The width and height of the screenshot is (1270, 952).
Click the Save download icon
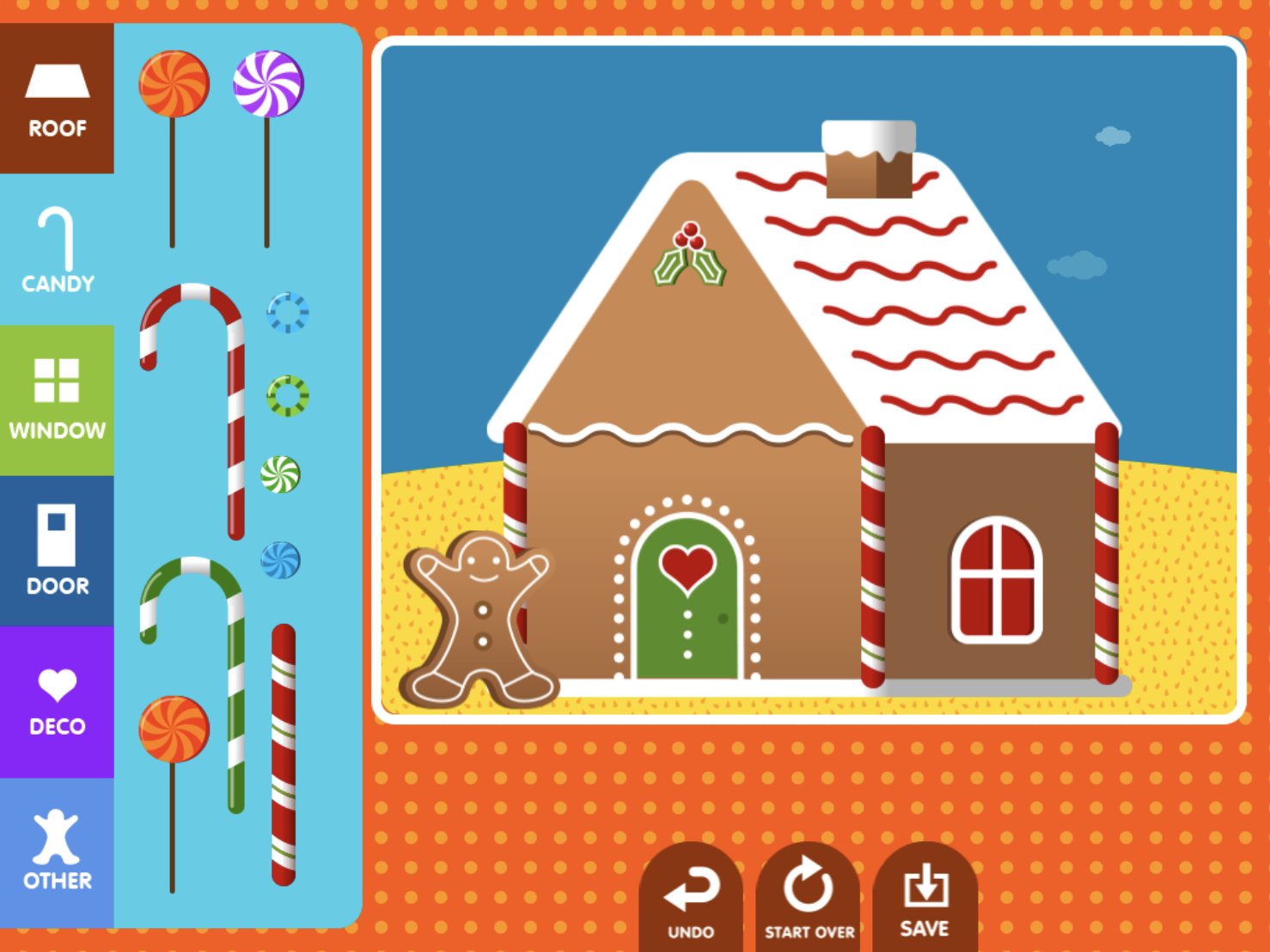click(925, 885)
